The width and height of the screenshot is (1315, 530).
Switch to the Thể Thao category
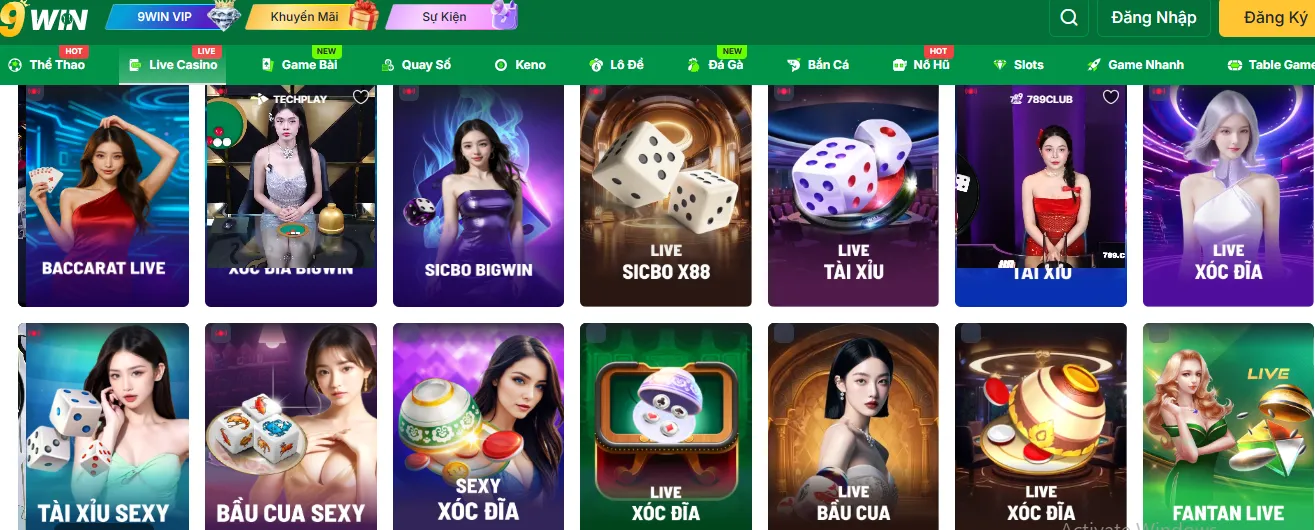48,65
